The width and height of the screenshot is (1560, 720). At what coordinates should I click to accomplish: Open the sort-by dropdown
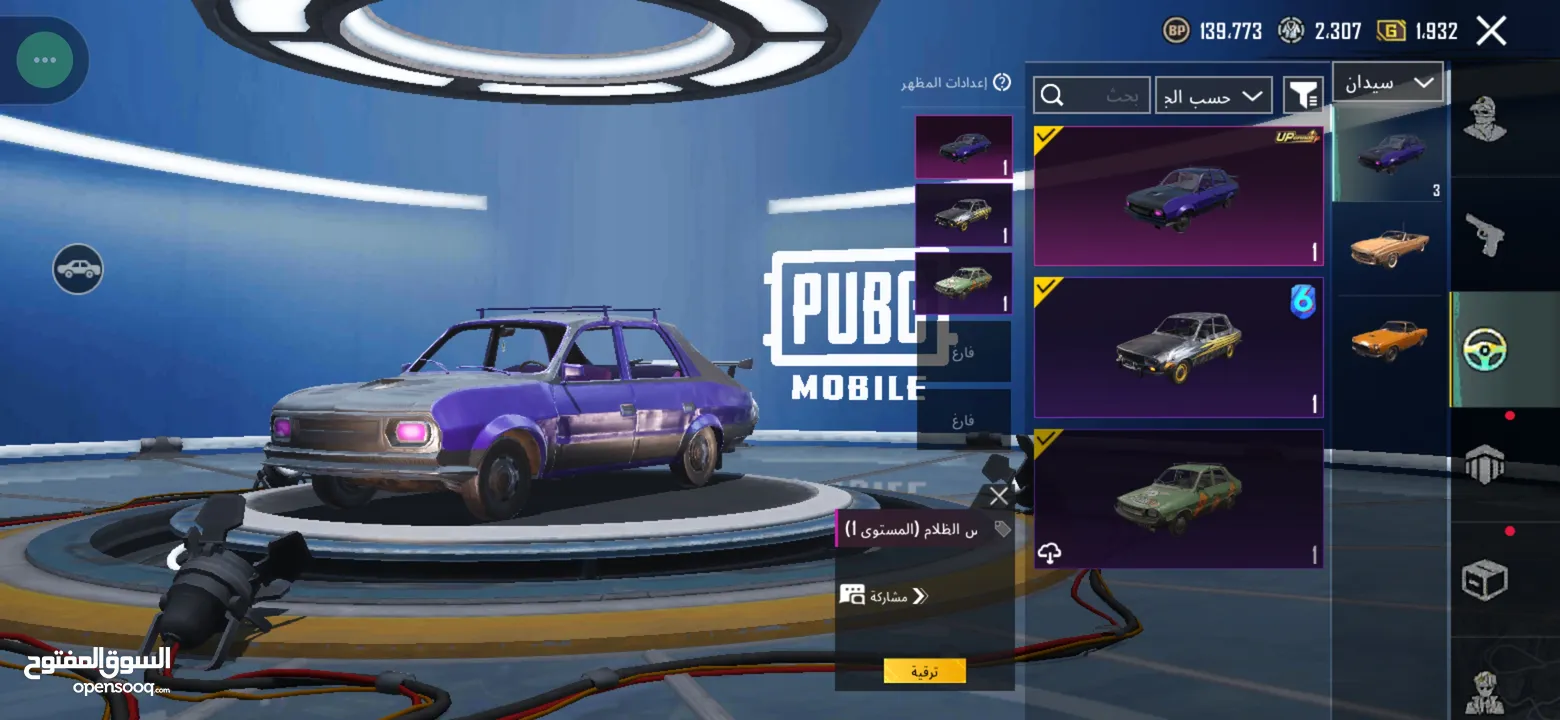tap(1214, 96)
